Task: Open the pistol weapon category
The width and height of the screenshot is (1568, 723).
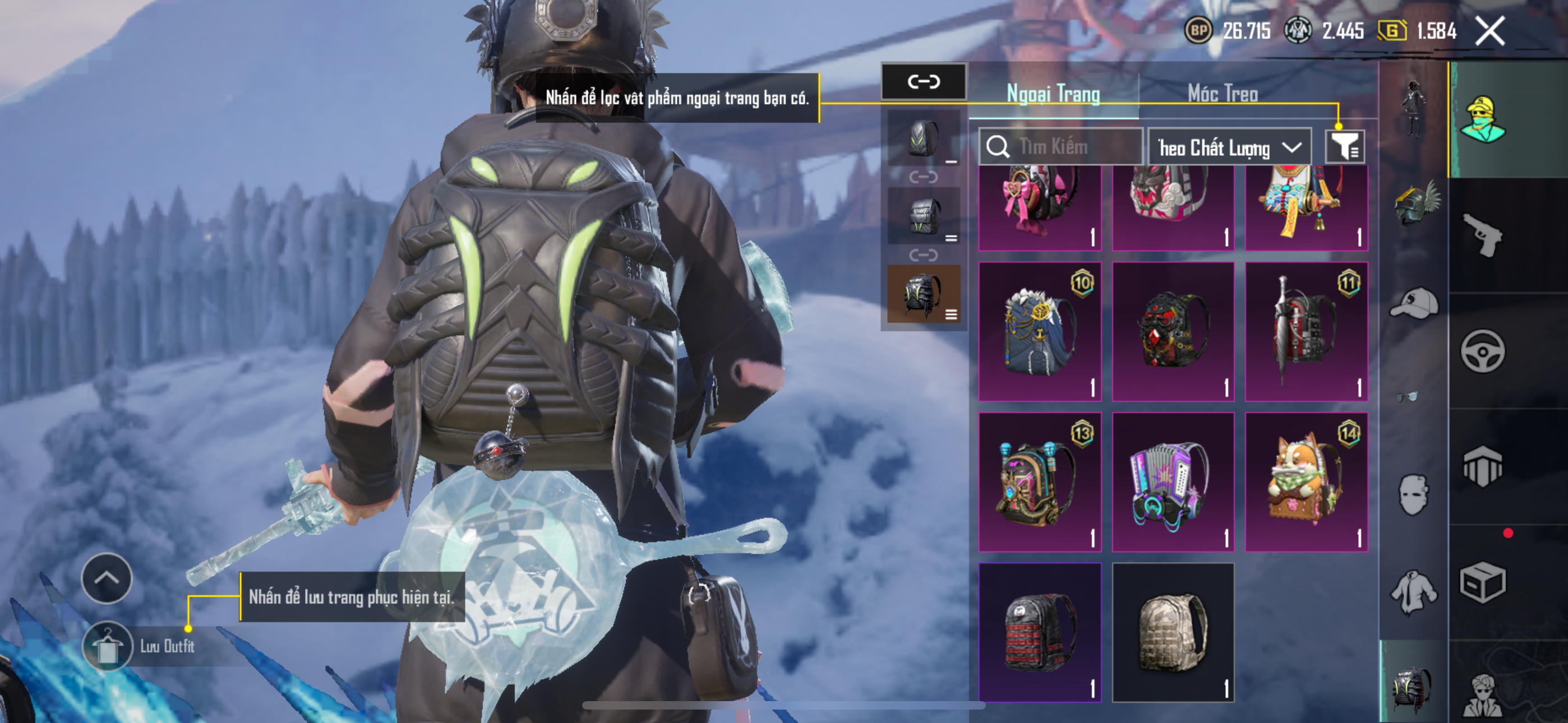Action: pos(1482,235)
